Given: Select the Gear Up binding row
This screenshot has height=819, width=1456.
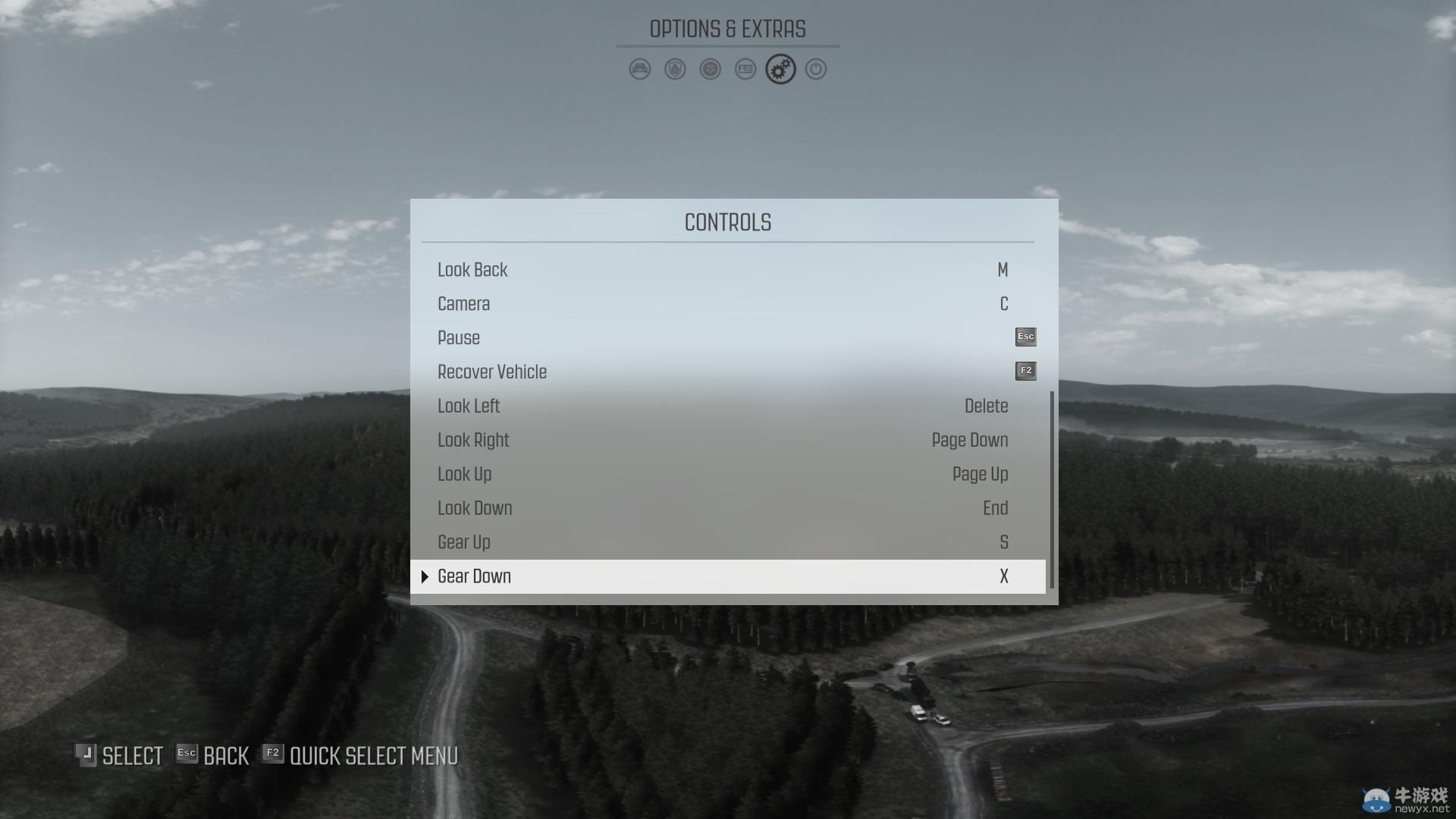Looking at the screenshot, I should 726,543.
